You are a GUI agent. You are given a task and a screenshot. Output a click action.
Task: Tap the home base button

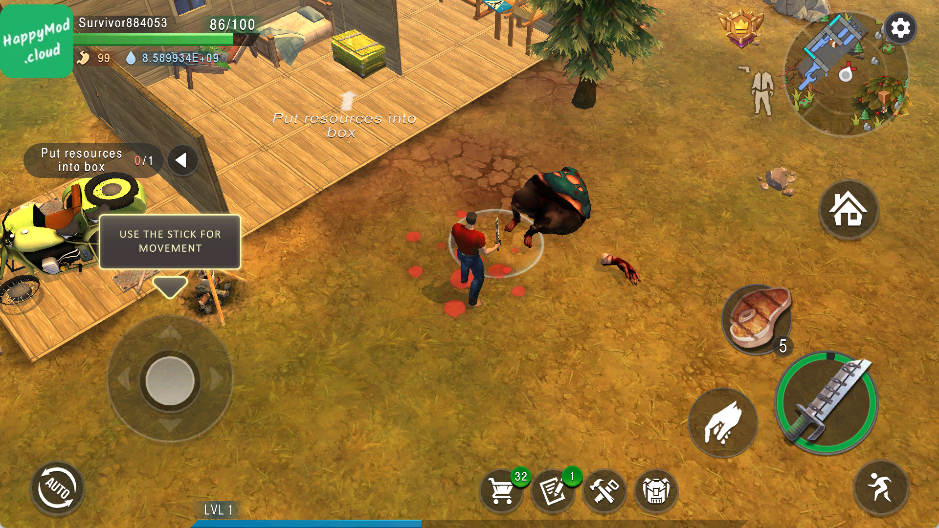click(848, 210)
